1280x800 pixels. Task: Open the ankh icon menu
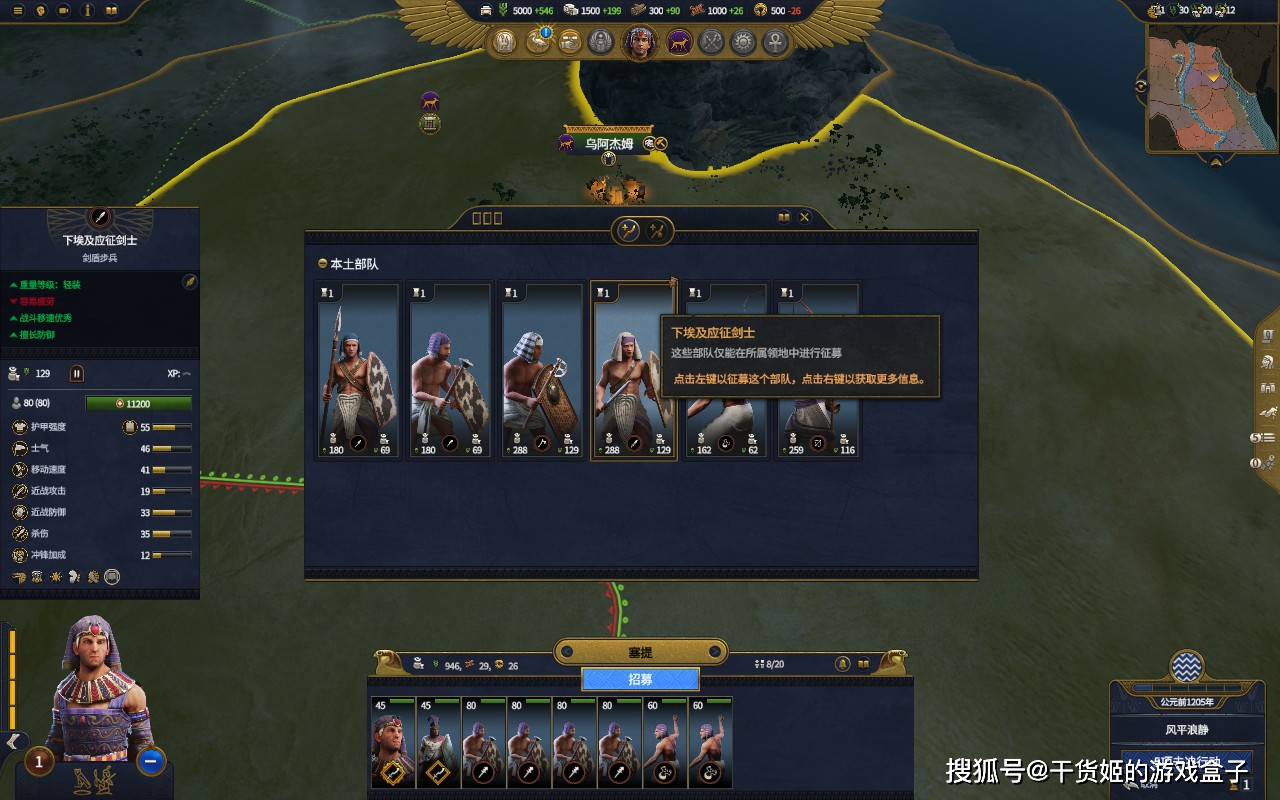point(775,42)
